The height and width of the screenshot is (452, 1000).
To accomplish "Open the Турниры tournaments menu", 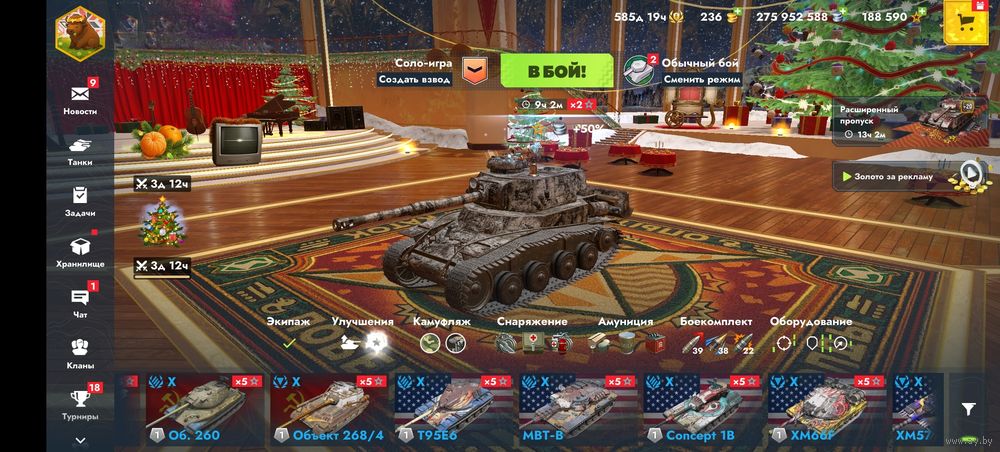I will click(x=80, y=403).
